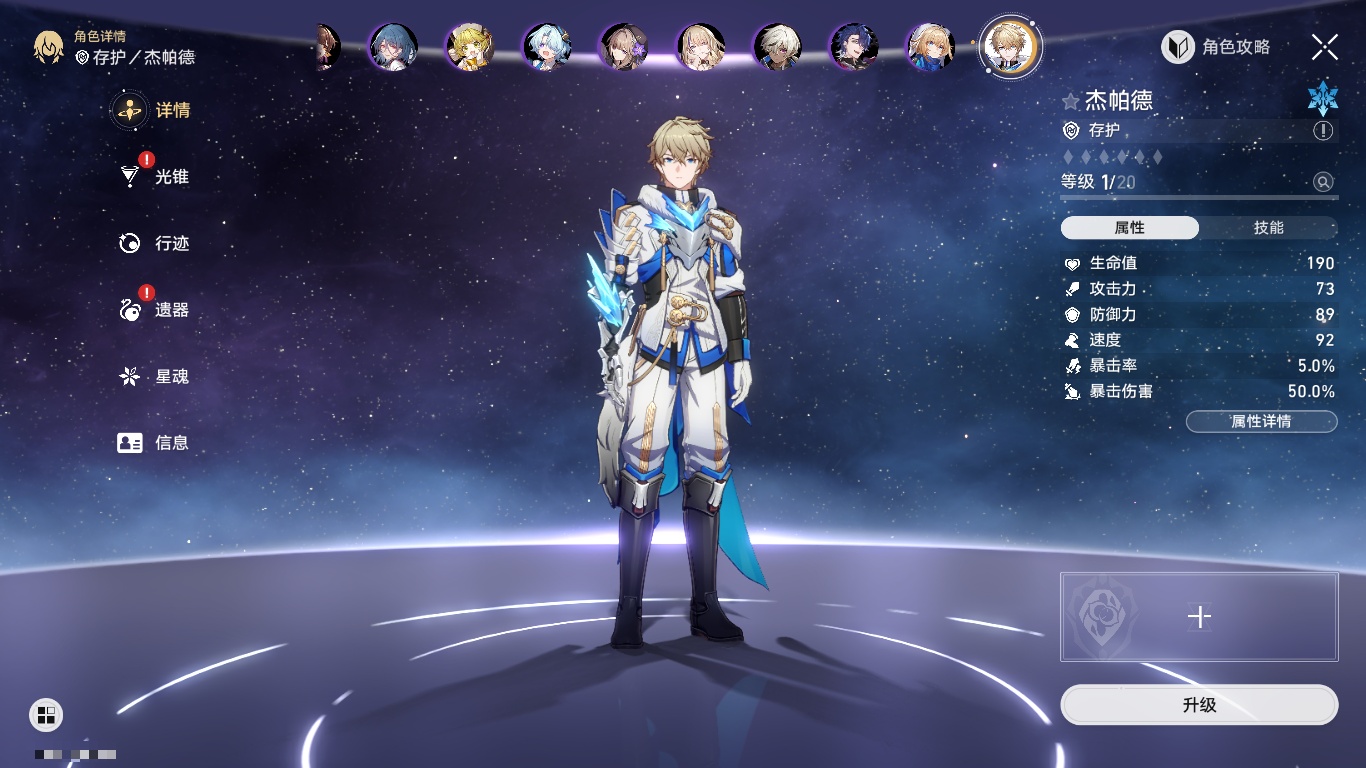Select the white-haired dark-skinned character portrait
This screenshot has height=768, width=1366.
click(777, 47)
